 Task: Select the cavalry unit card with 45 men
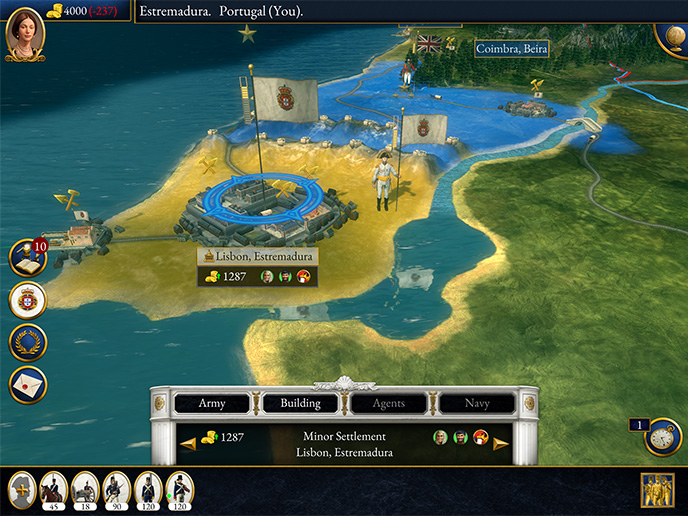click(x=54, y=490)
